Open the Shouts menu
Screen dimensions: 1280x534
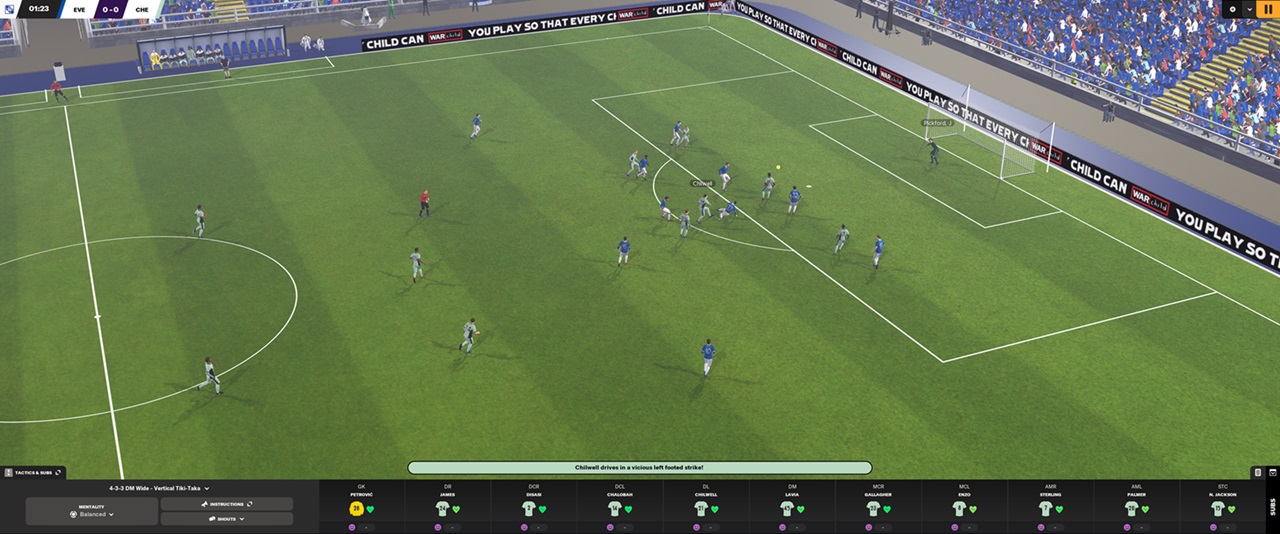[226, 519]
